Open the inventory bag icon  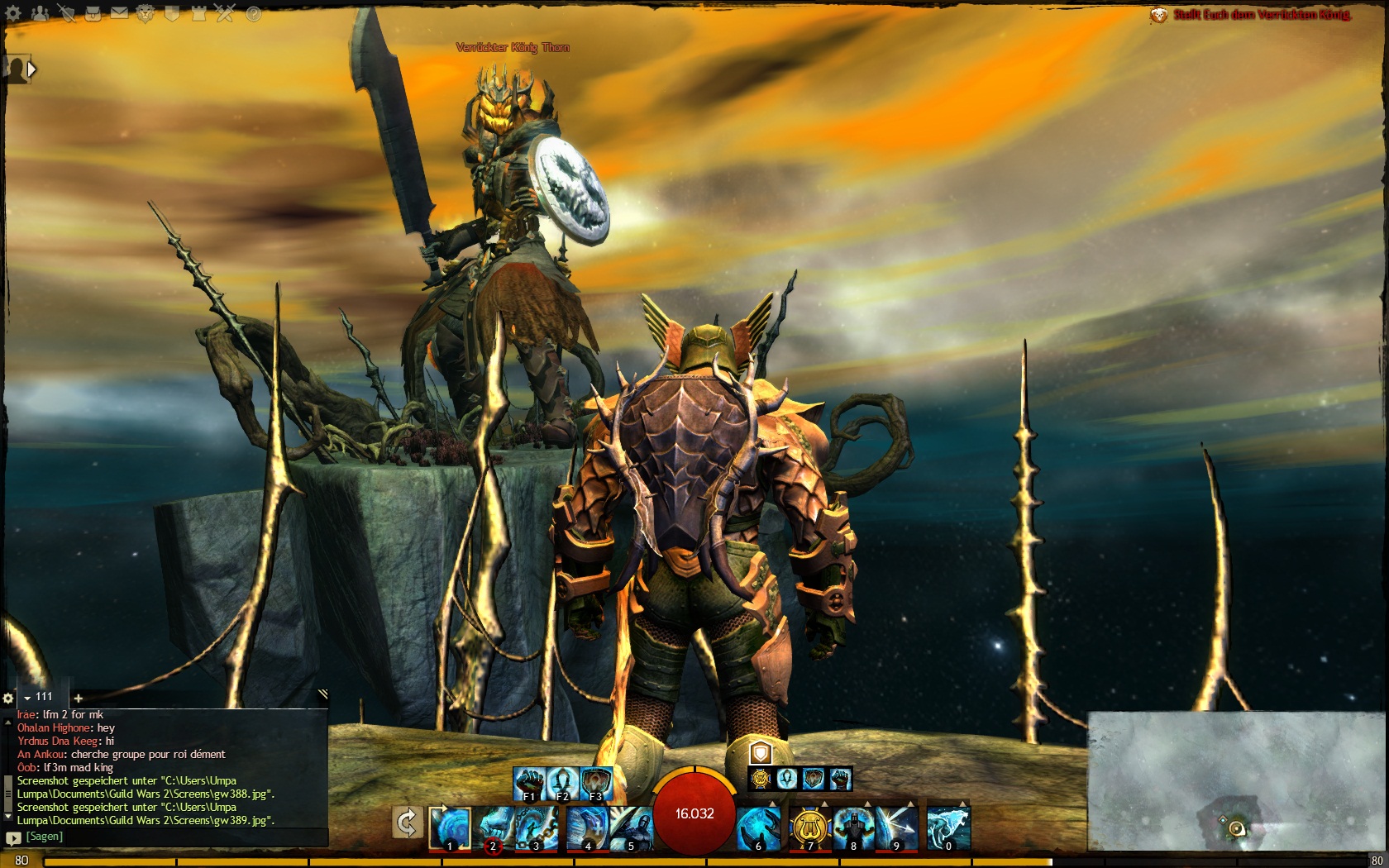(93, 14)
